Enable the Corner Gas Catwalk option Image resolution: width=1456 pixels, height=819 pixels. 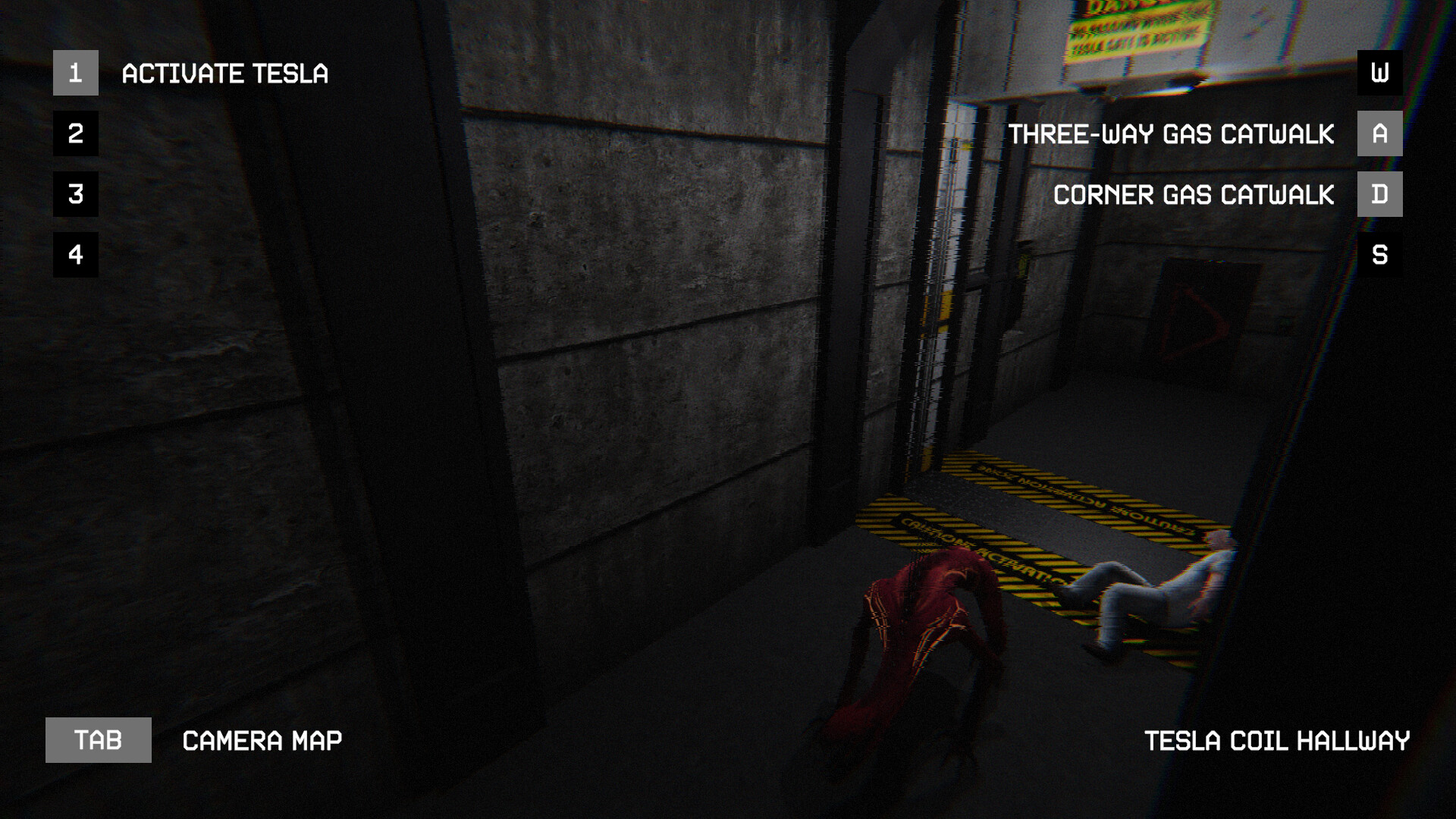point(1194,195)
